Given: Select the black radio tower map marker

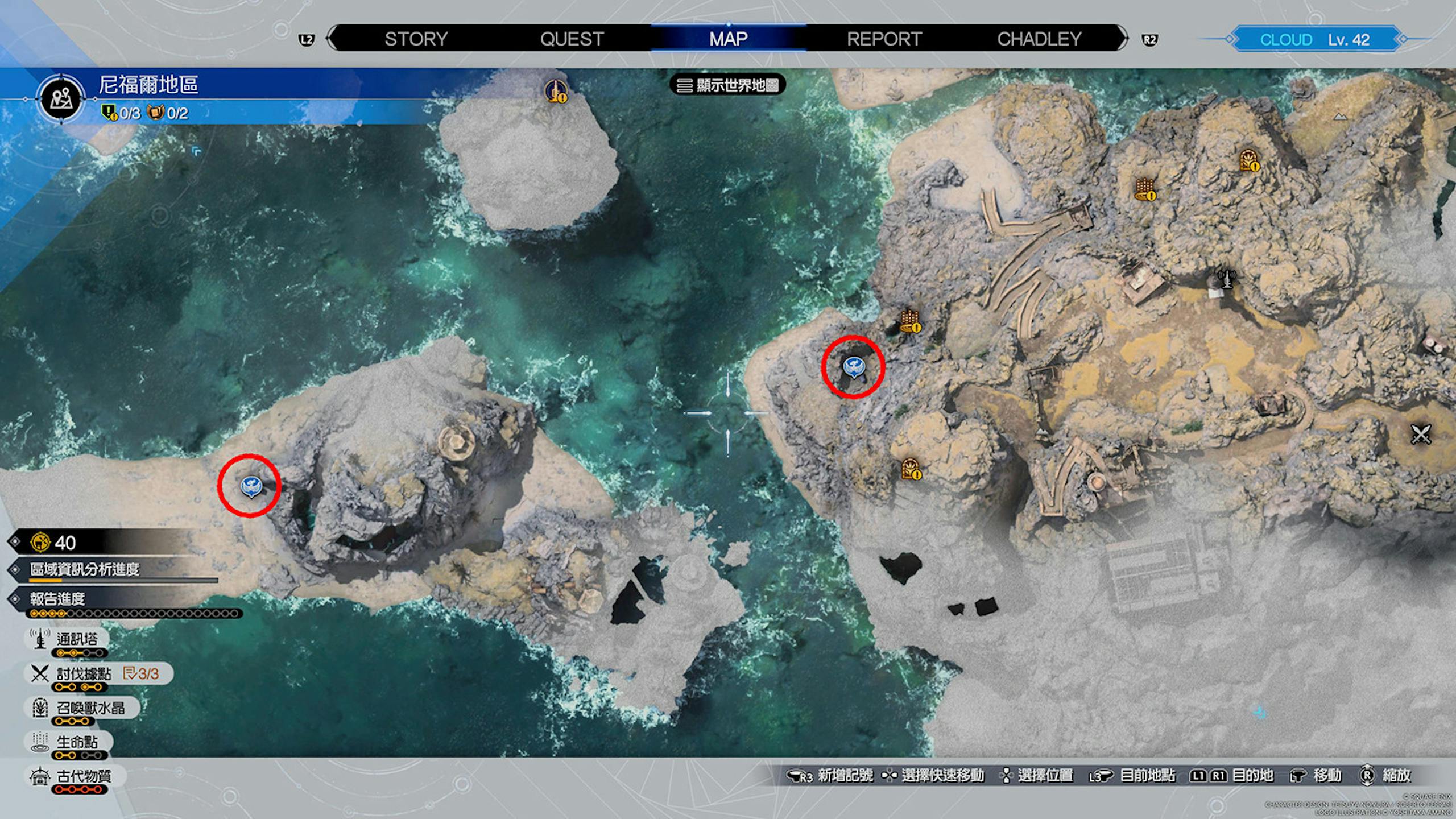Looking at the screenshot, I should tap(1227, 279).
